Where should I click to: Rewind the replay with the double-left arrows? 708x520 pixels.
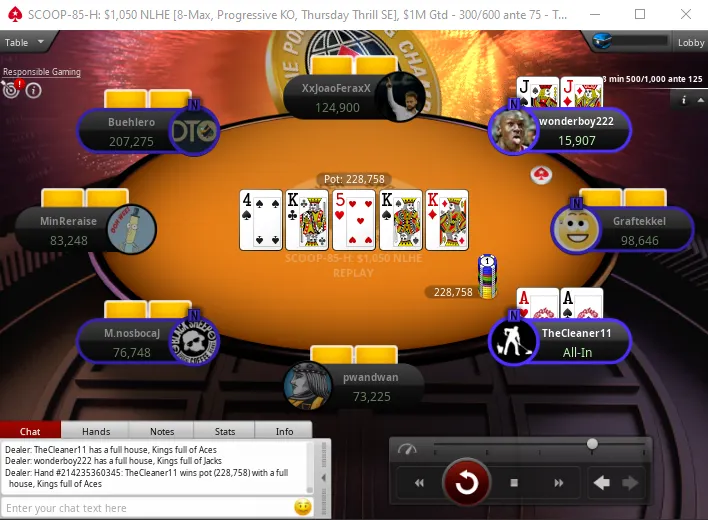pos(419,483)
